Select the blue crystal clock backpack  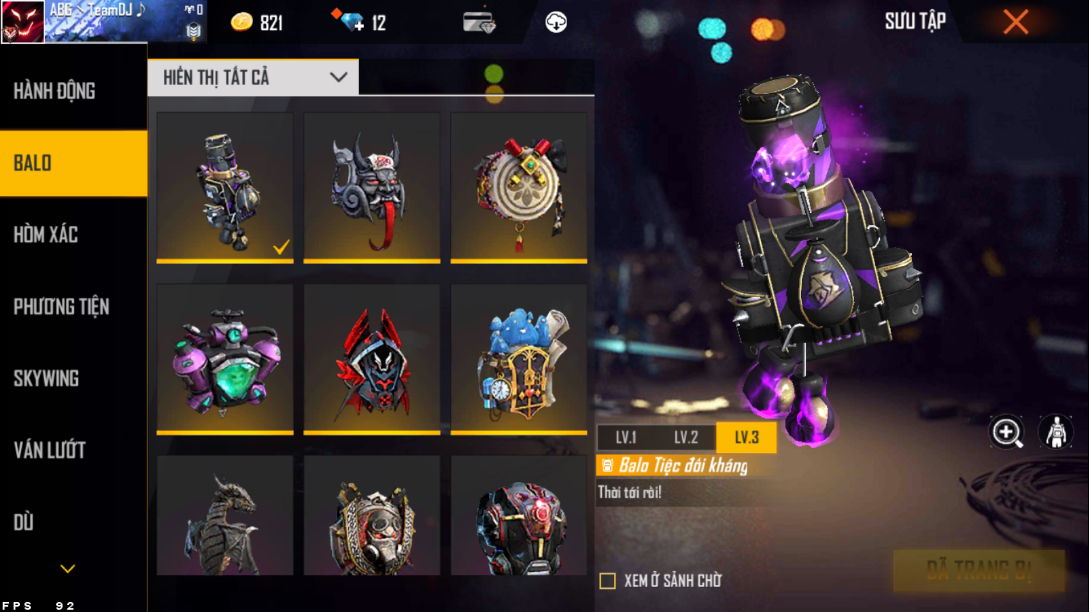pyautogui.click(x=518, y=359)
